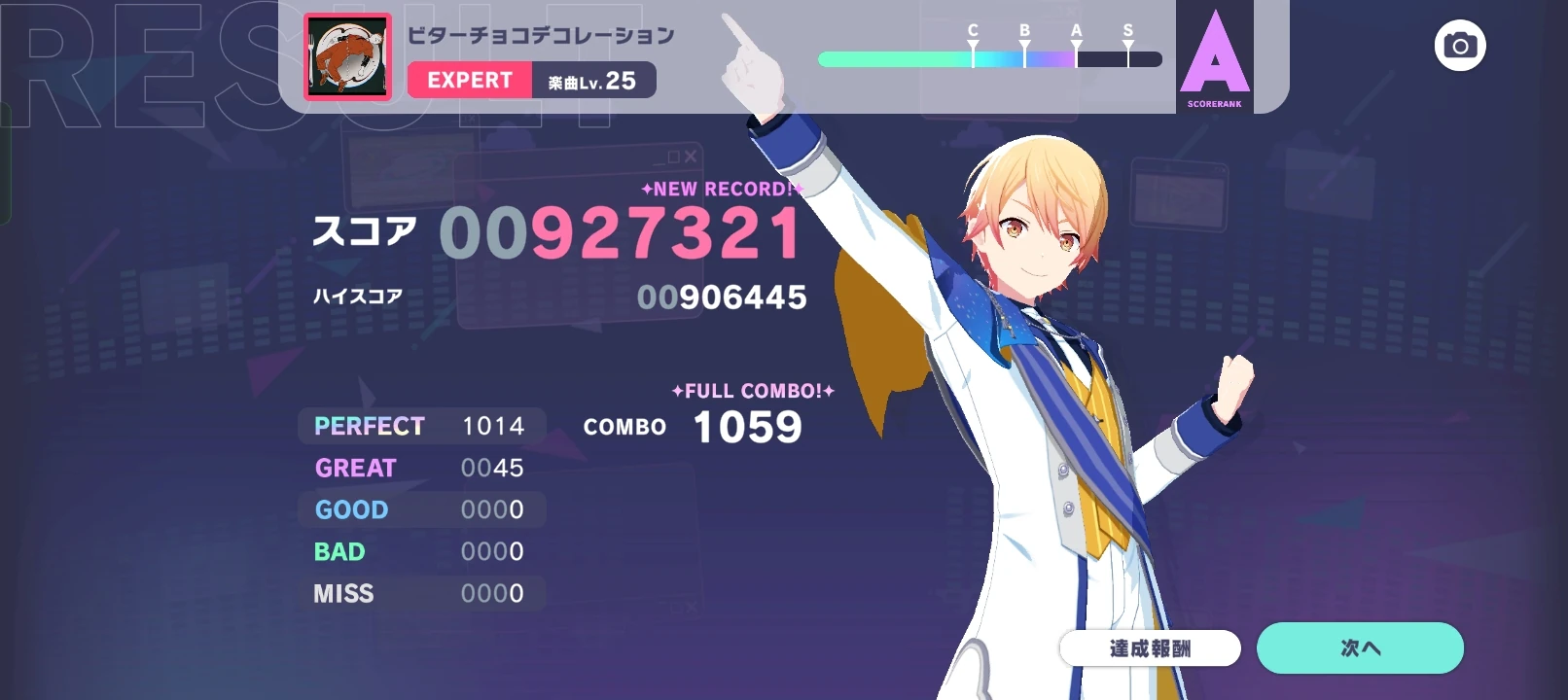
Task: Click the EXPERT difficulty badge
Action: [x=470, y=81]
